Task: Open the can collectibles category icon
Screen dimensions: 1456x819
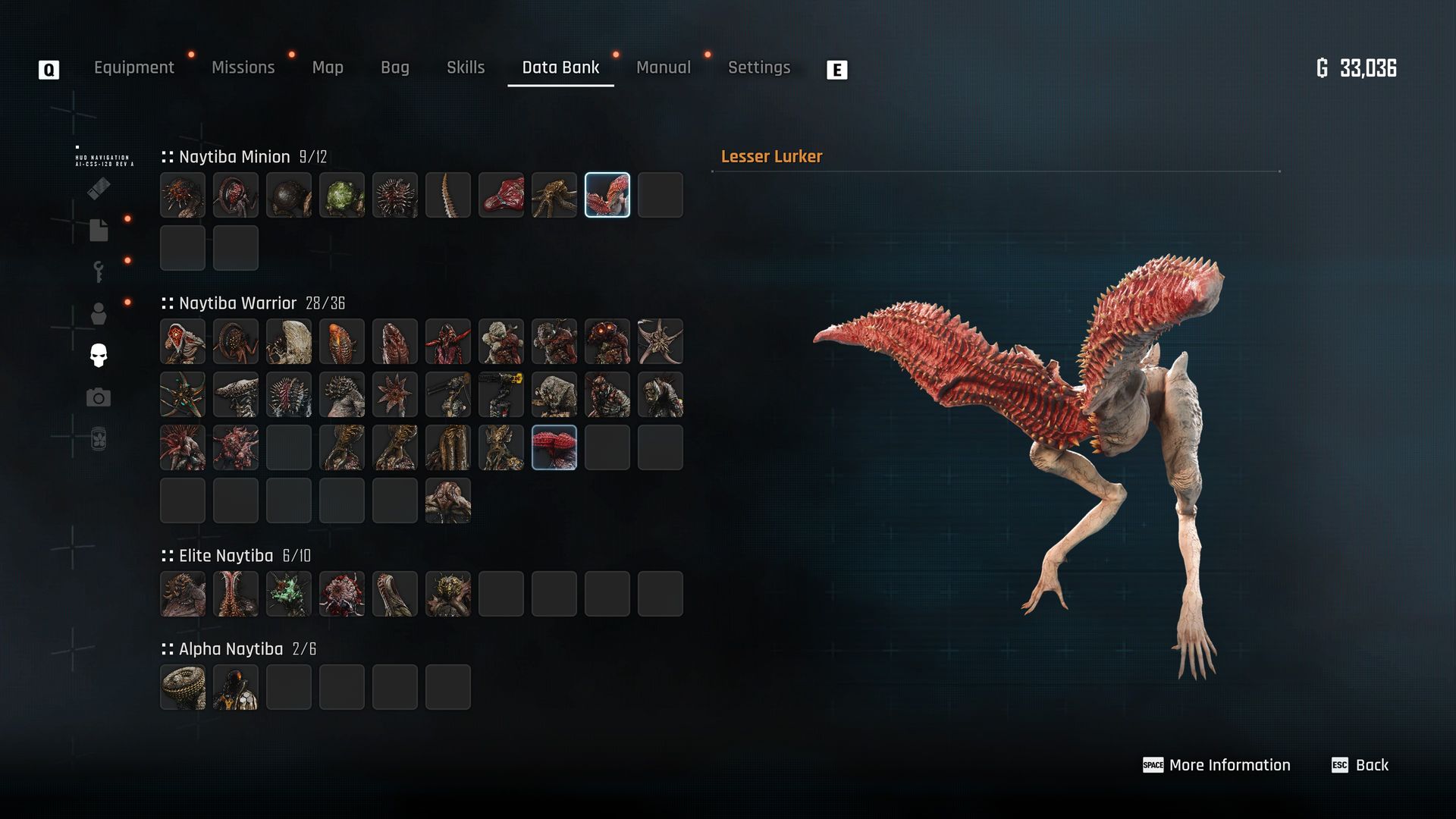Action: [x=99, y=439]
